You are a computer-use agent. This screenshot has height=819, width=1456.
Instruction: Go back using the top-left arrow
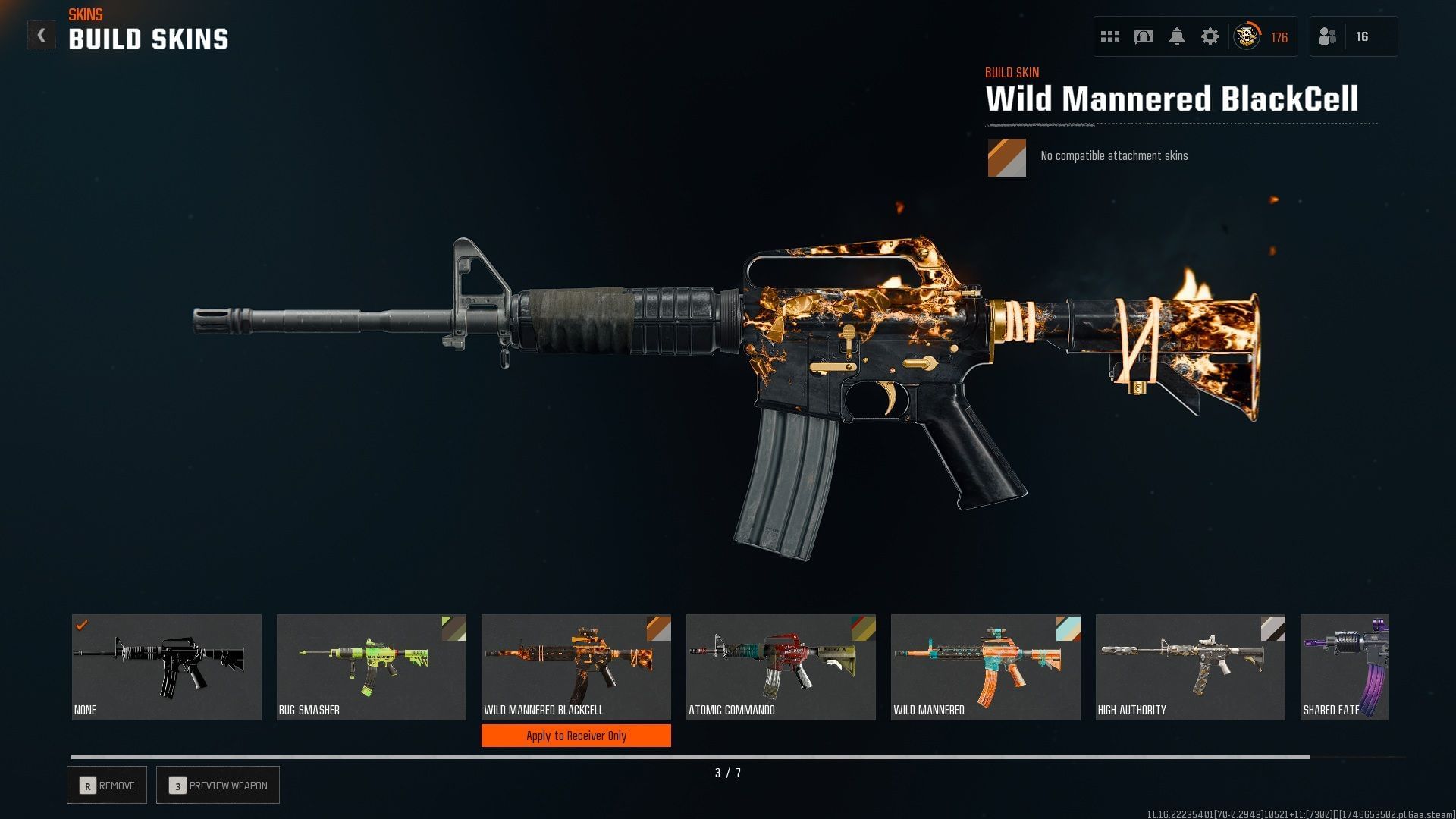point(41,36)
